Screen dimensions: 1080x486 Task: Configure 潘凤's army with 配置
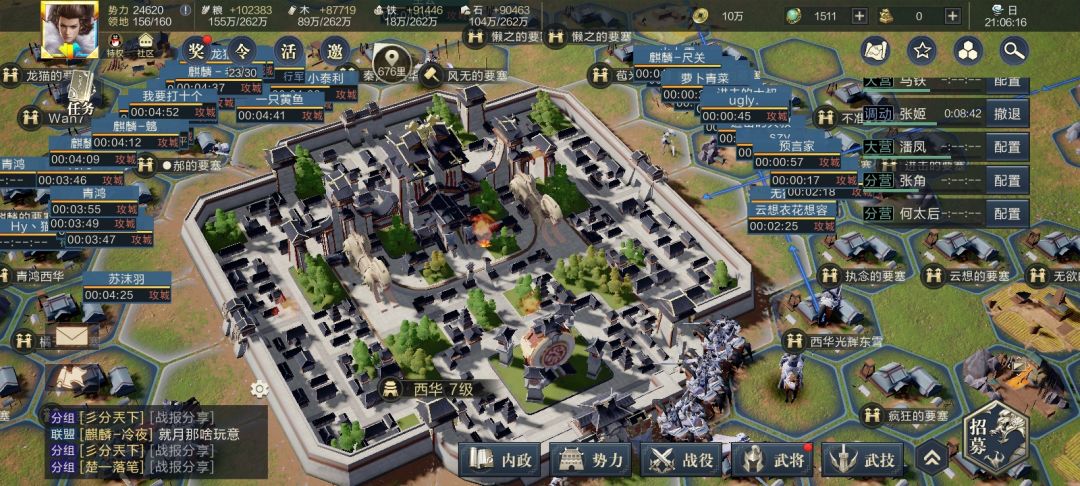pos(1007,147)
